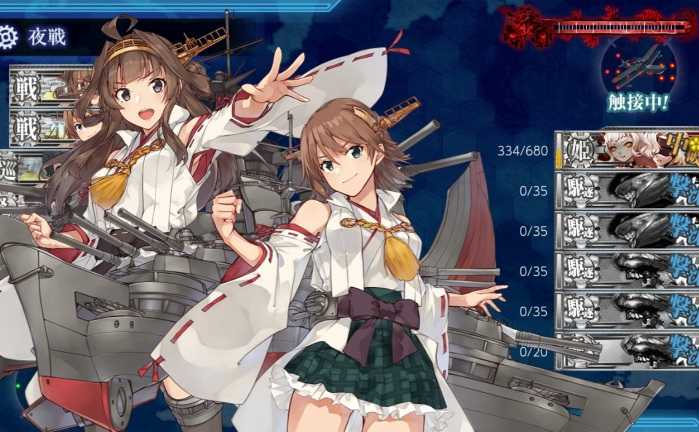Click the gear icon beside 夜戦
The width and height of the screenshot is (699, 432).
9,38
